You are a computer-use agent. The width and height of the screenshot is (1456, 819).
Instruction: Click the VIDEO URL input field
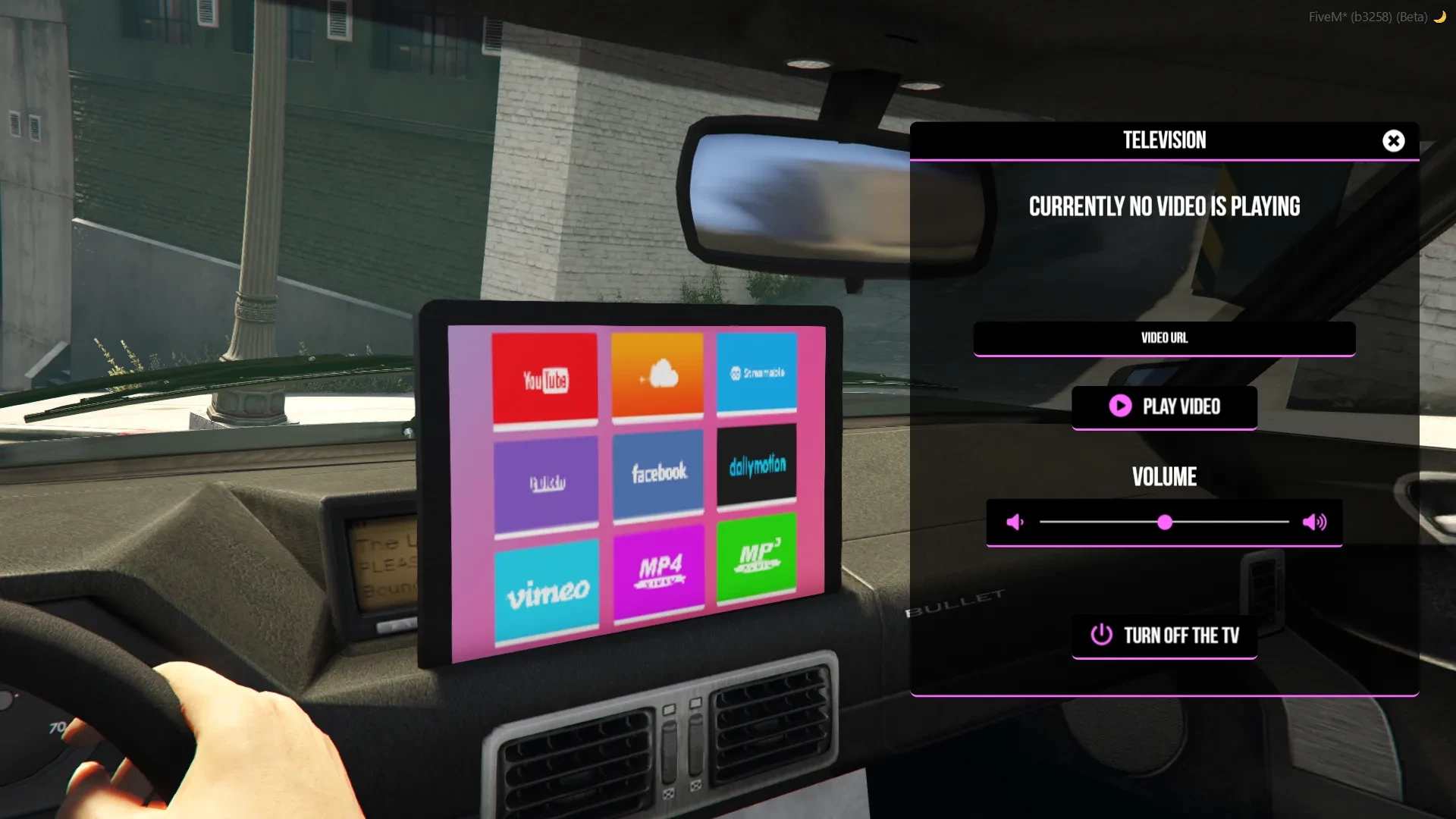(x=1165, y=338)
